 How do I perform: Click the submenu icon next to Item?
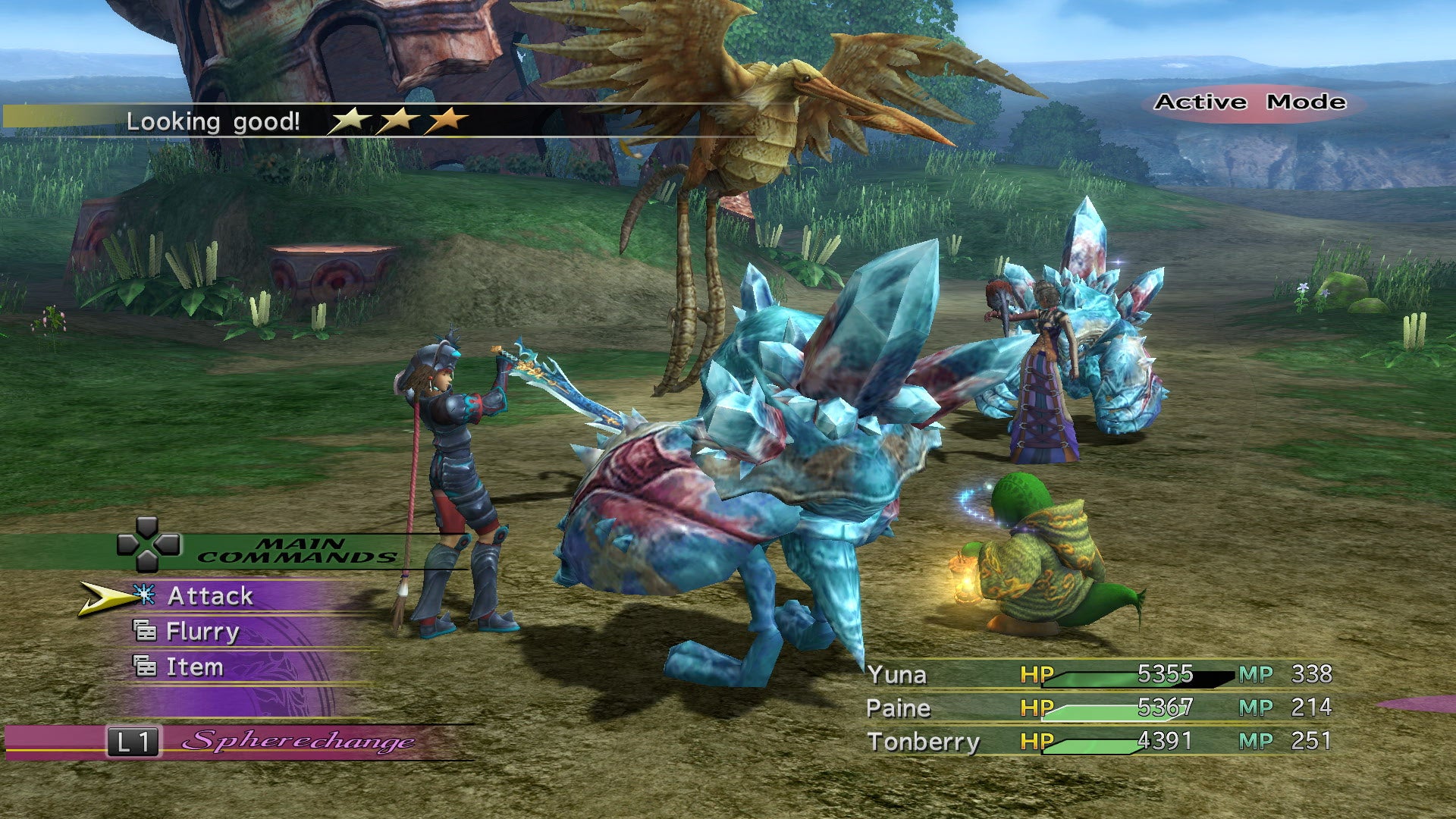pyautogui.click(x=145, y=667)
